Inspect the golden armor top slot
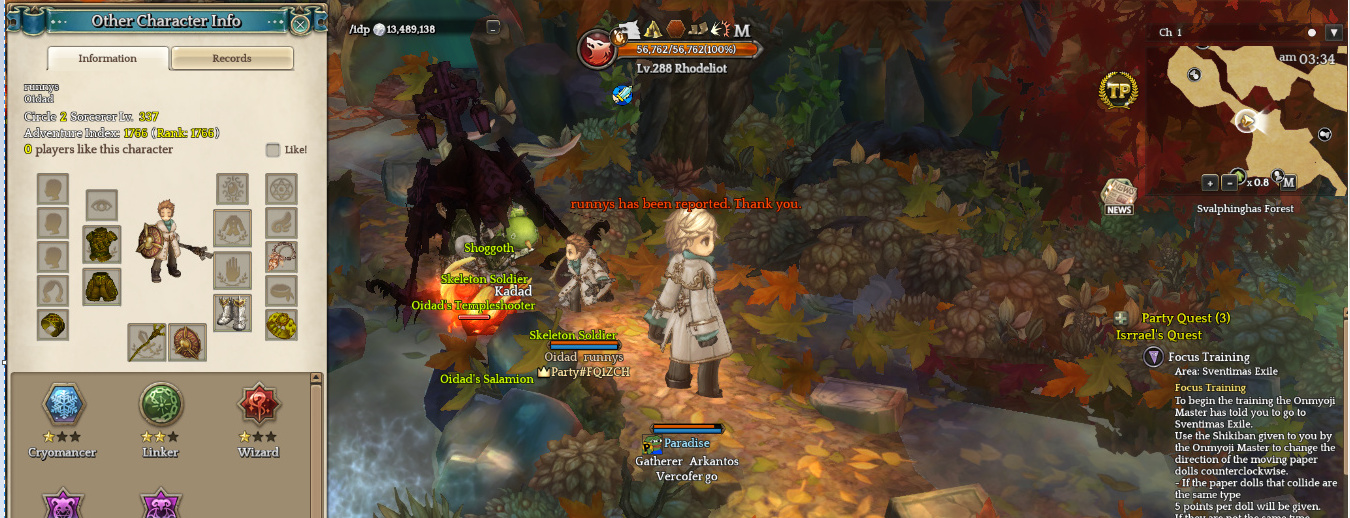 tap(102, 244)
